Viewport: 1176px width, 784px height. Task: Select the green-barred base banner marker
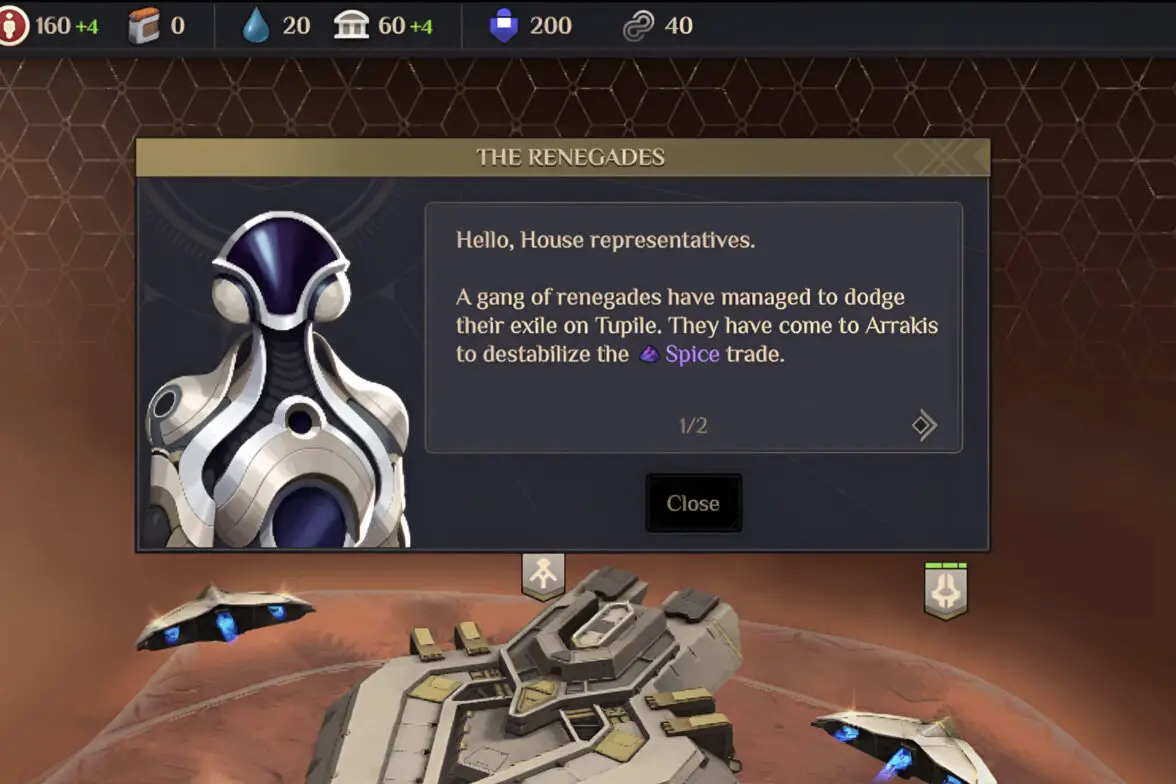(x=945, y=590)
